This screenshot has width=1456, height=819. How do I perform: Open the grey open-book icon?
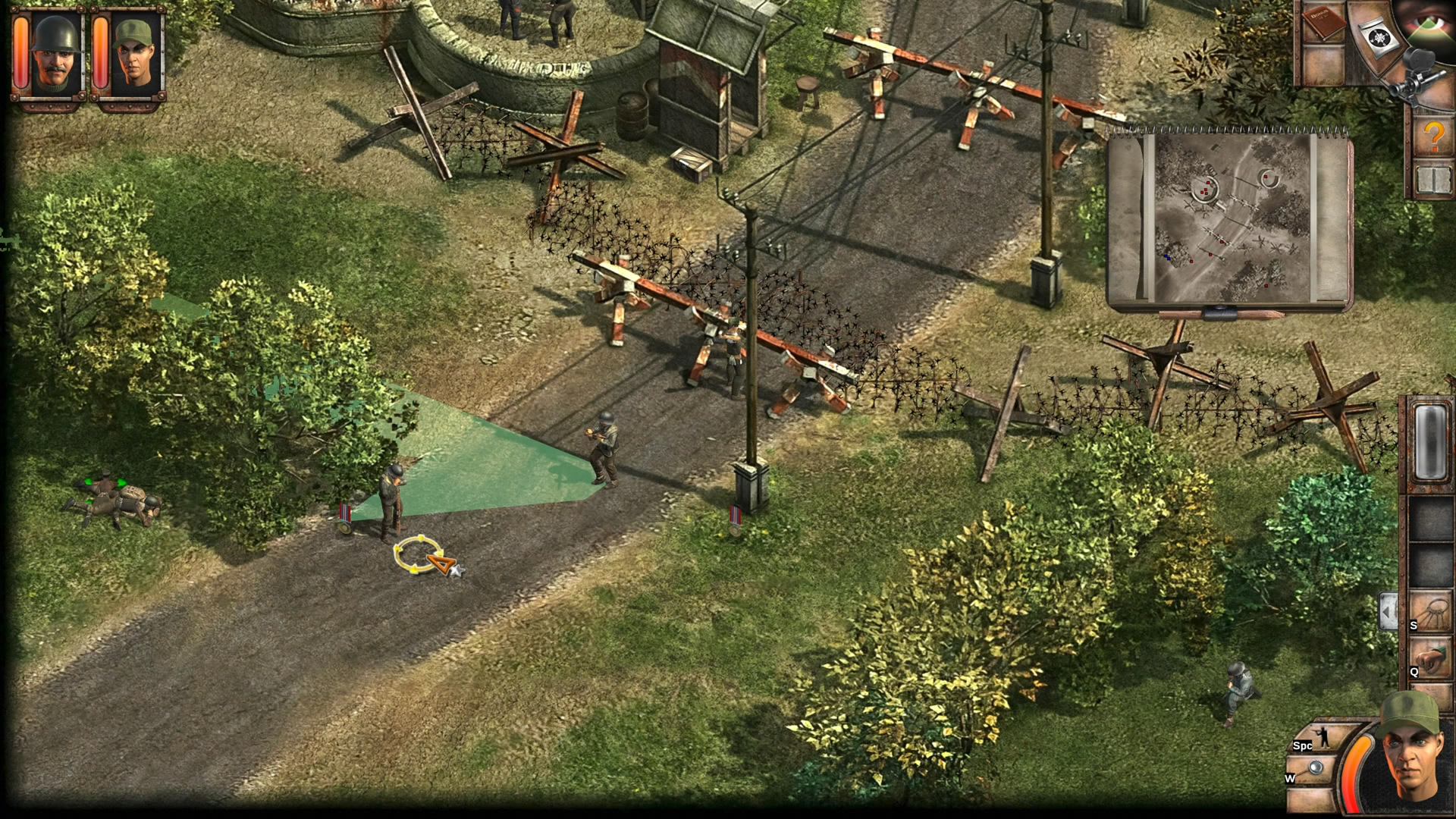click(1432, 179)
